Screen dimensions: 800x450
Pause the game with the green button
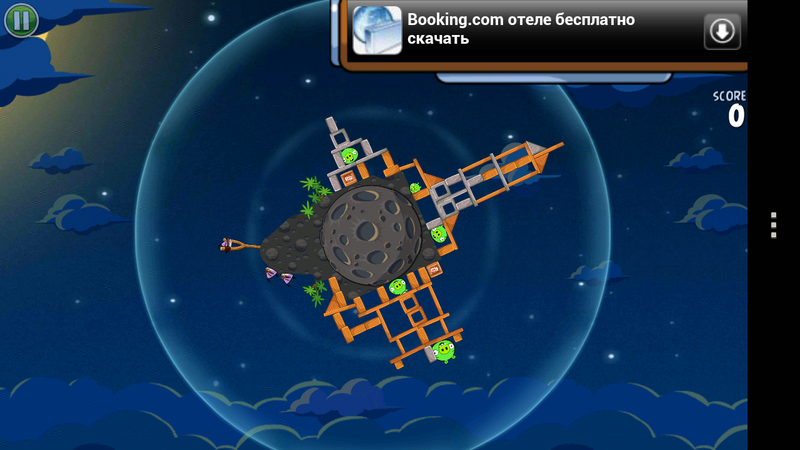point(20,19)
